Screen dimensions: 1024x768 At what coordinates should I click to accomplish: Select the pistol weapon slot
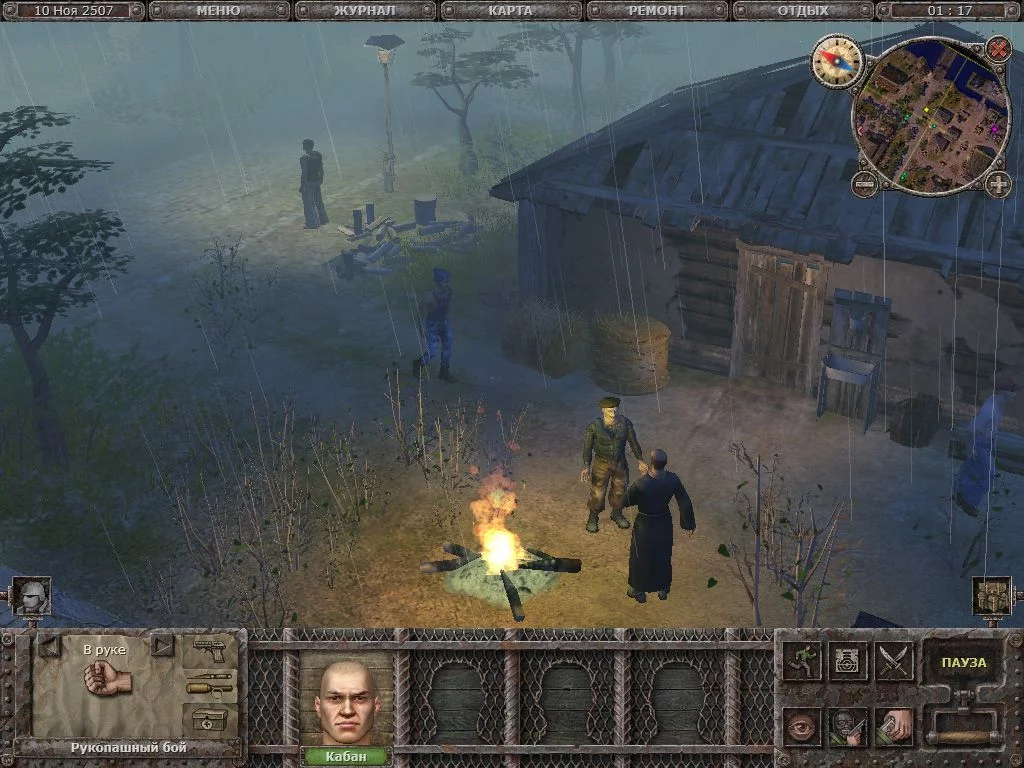[210, 650]
